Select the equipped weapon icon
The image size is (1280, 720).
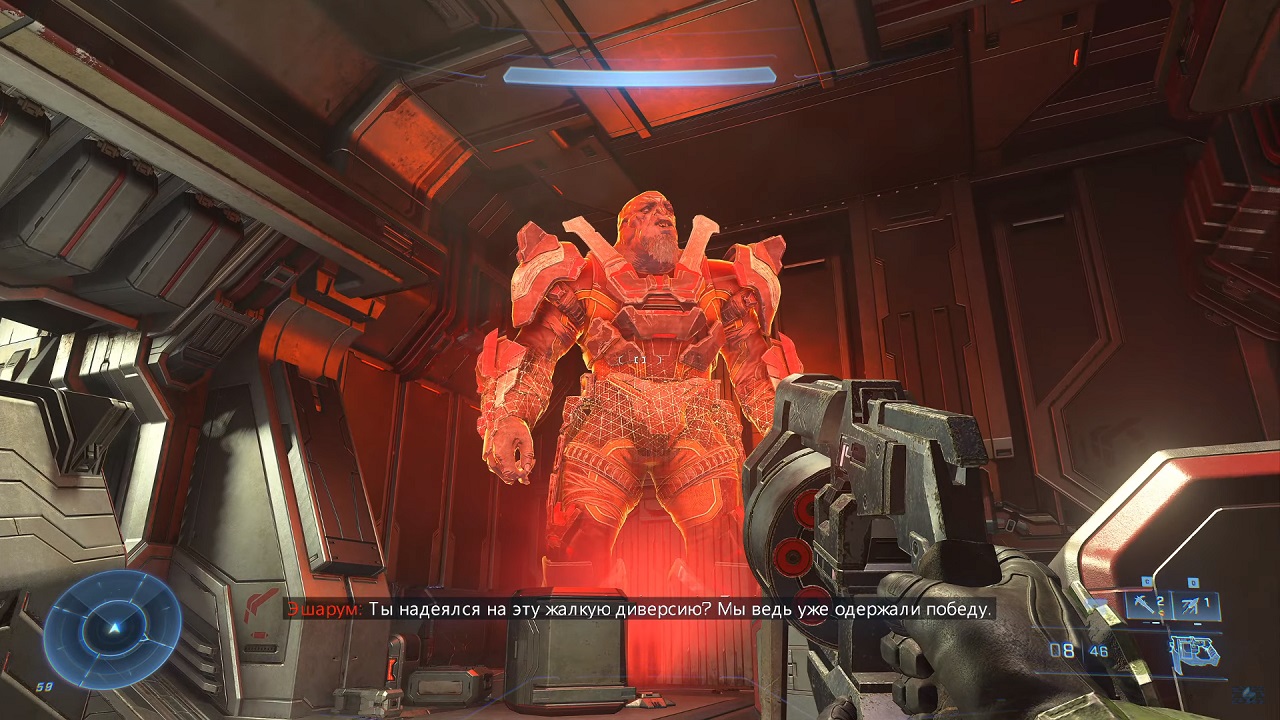pos(1196,651)
